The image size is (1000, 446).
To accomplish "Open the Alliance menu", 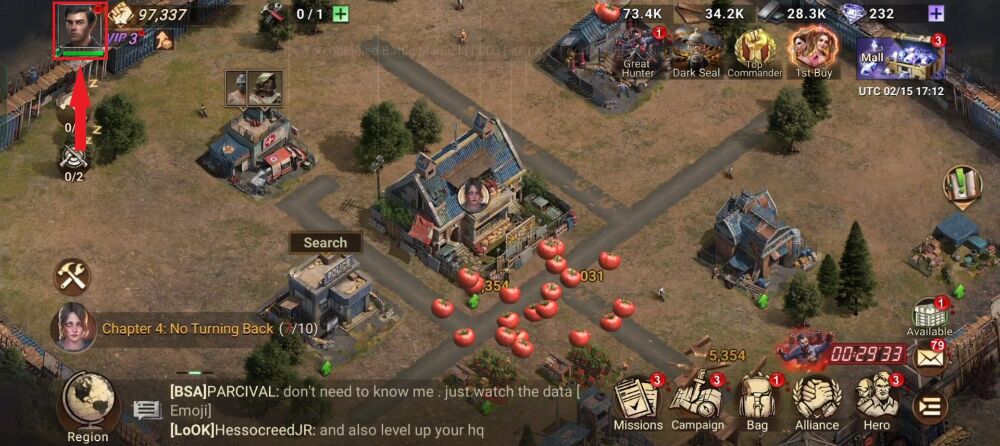I will pos(816,402).
